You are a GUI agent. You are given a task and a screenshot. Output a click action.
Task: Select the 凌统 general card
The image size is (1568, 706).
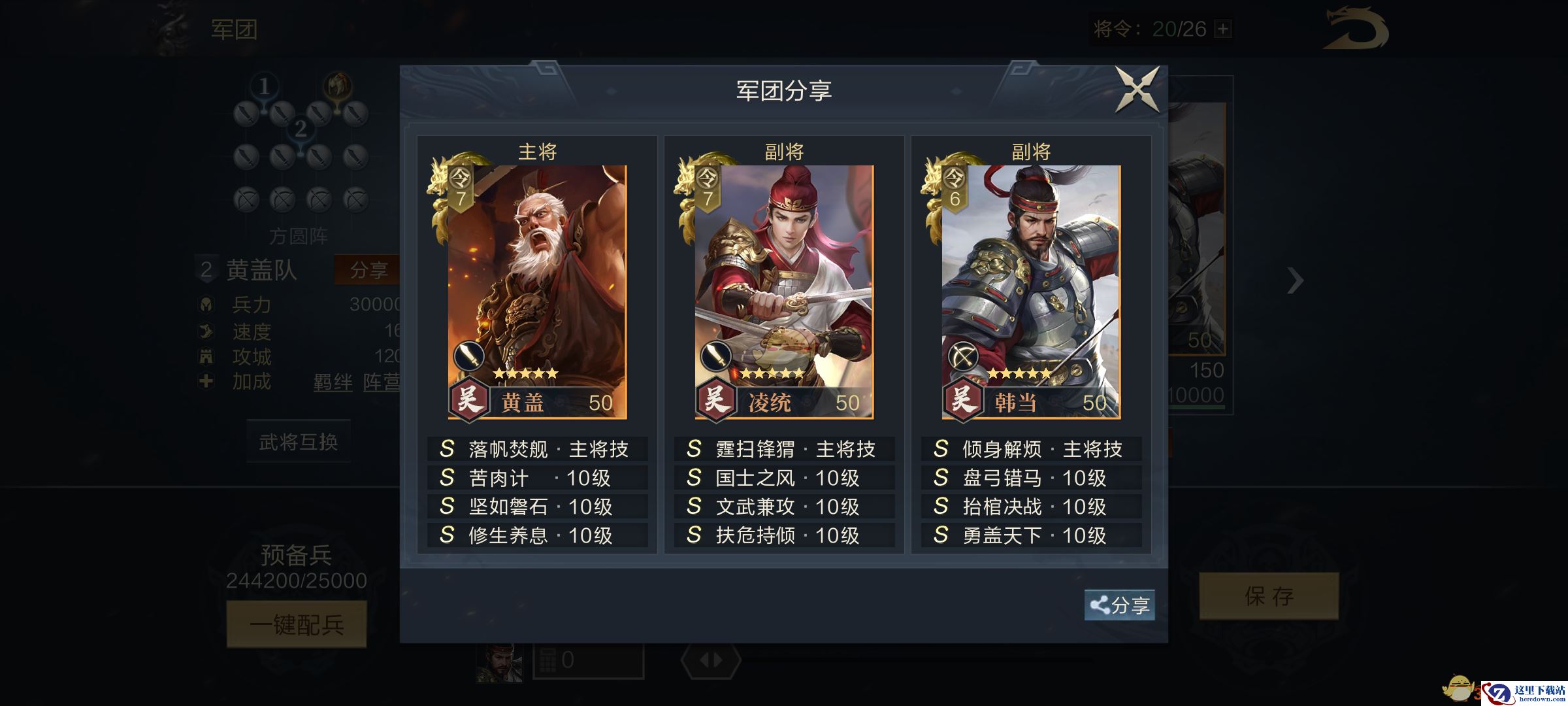tap(784, 292)
